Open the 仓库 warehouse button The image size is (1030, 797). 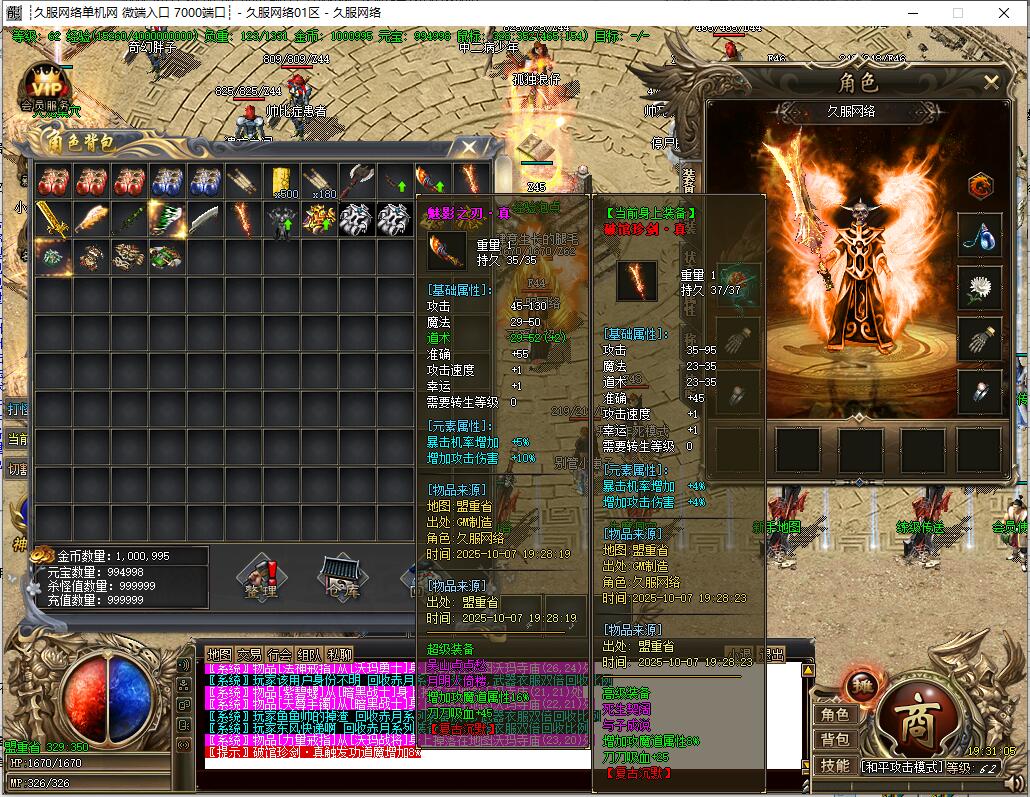339,577
